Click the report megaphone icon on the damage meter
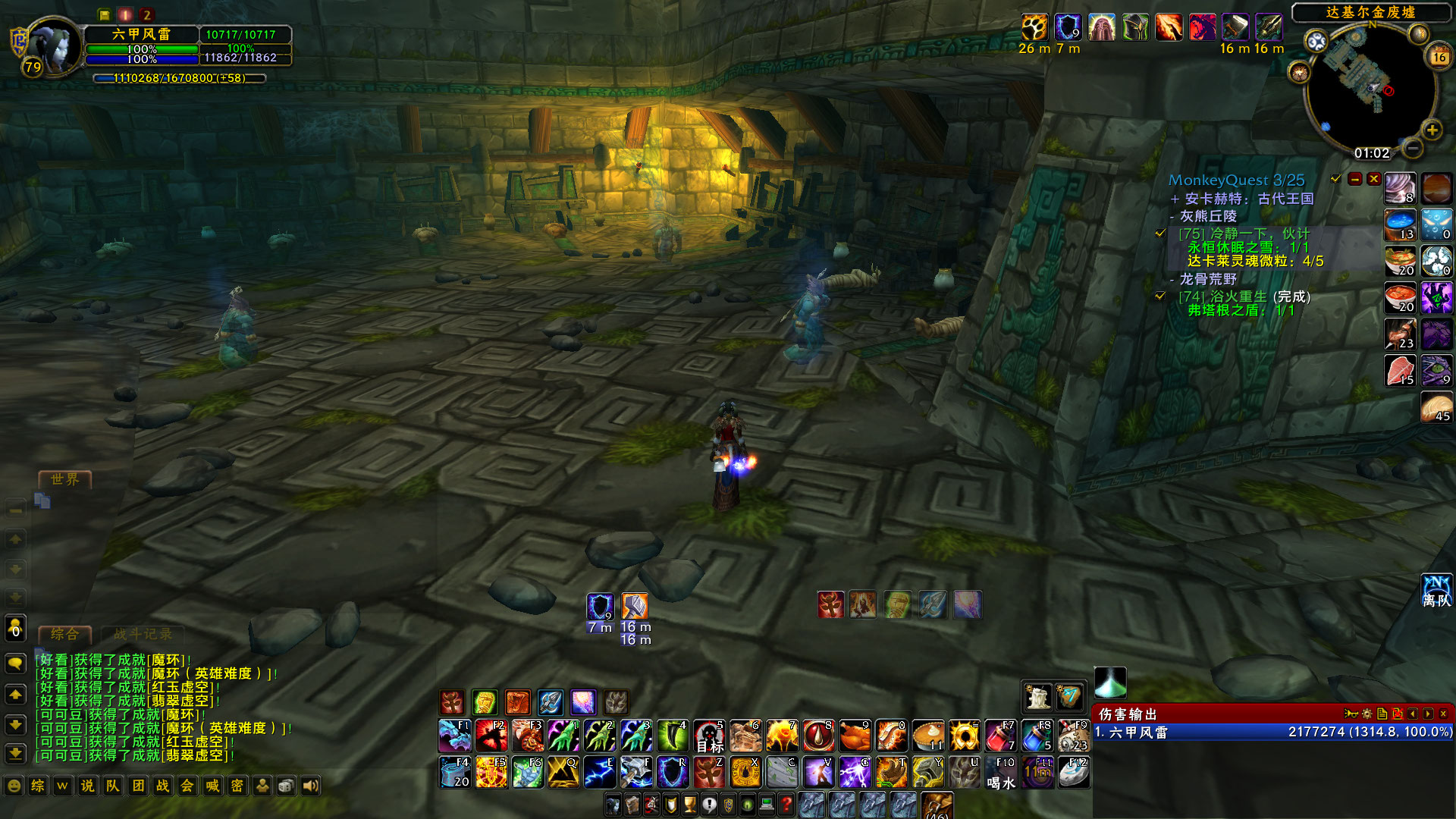 point(1351,714)
